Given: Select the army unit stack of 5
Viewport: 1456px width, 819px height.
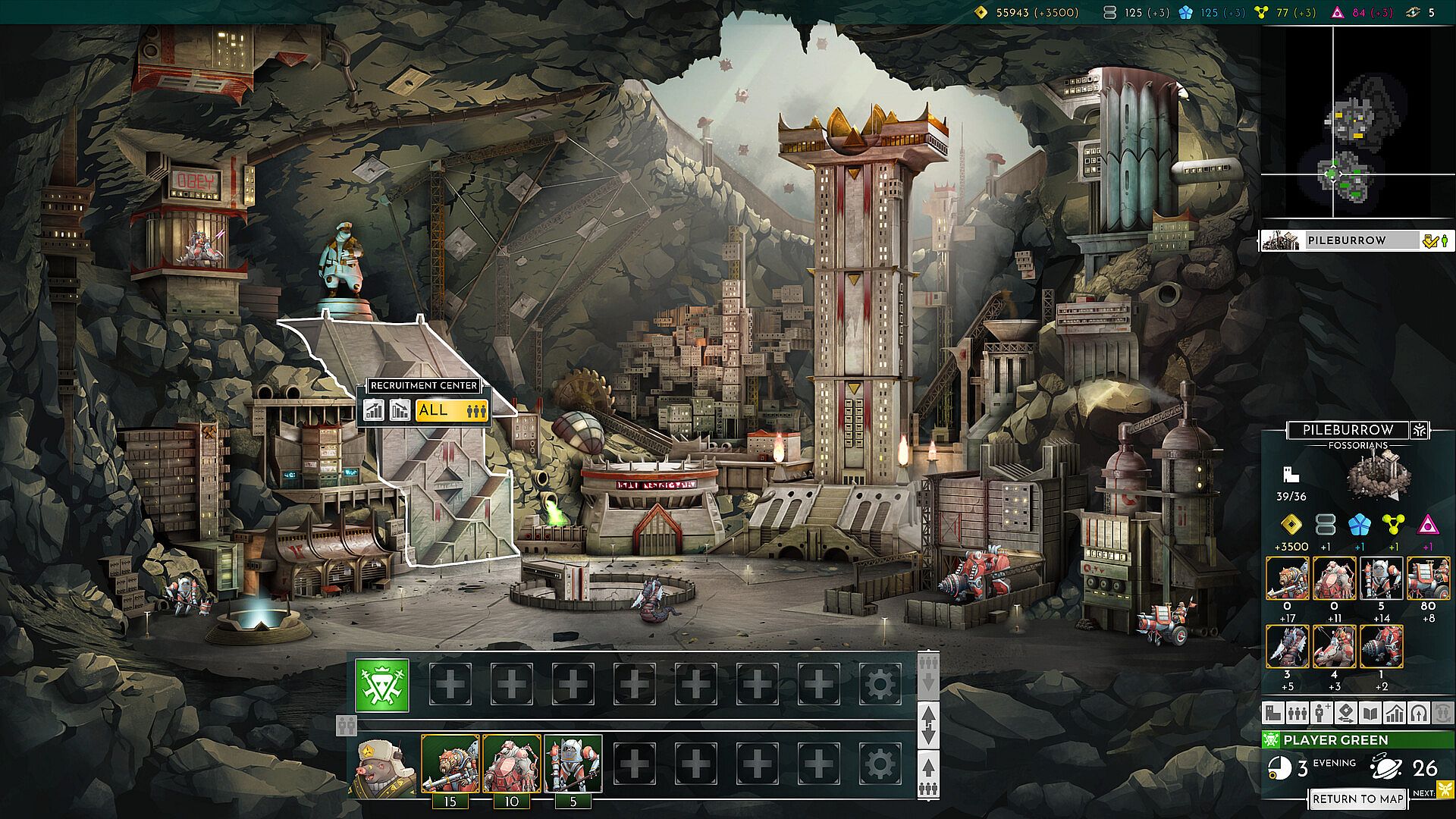Looking at the screenshot, I should [x=573, y=764].
